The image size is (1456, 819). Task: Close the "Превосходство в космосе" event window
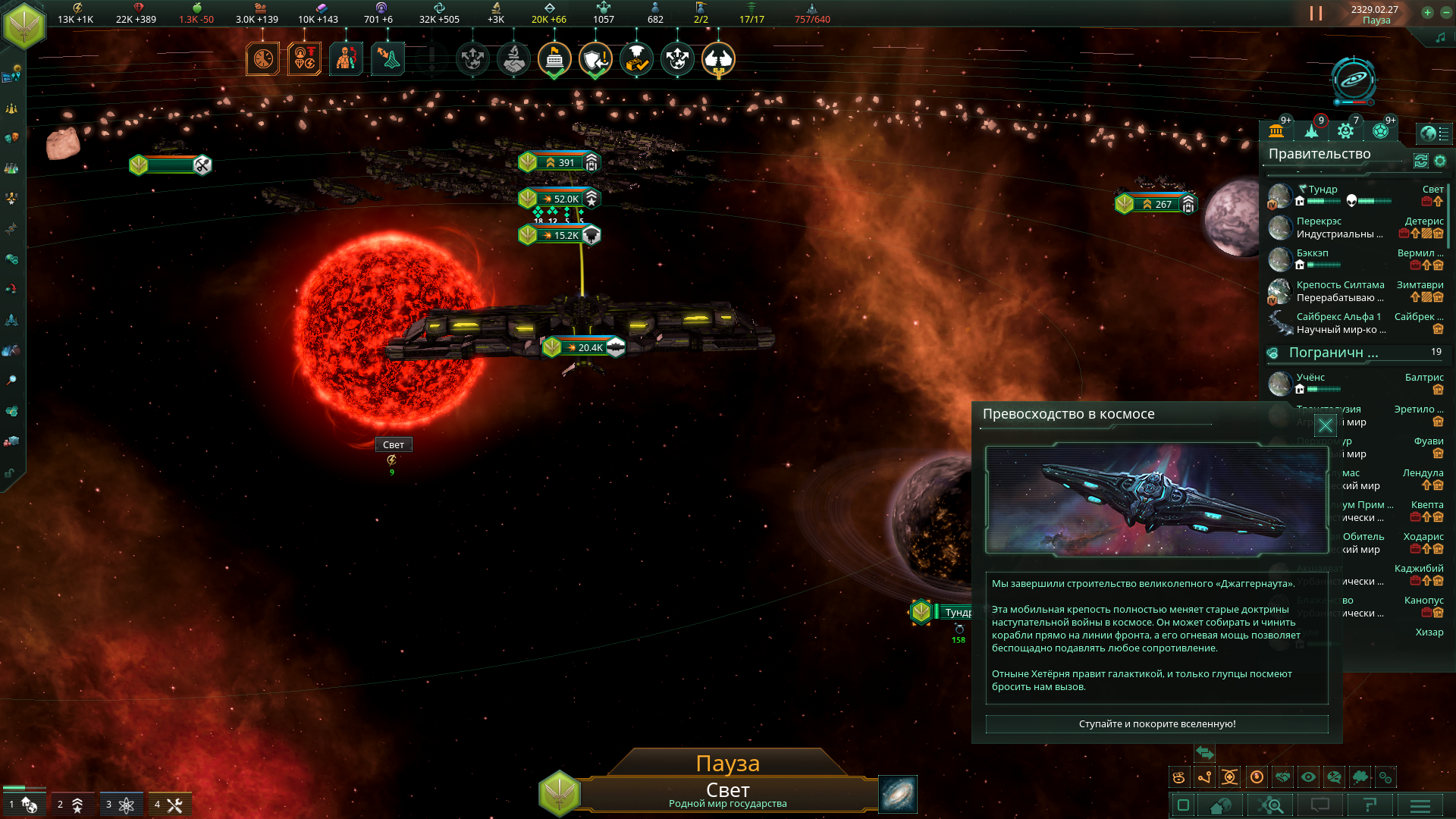tap(1325, 425)
